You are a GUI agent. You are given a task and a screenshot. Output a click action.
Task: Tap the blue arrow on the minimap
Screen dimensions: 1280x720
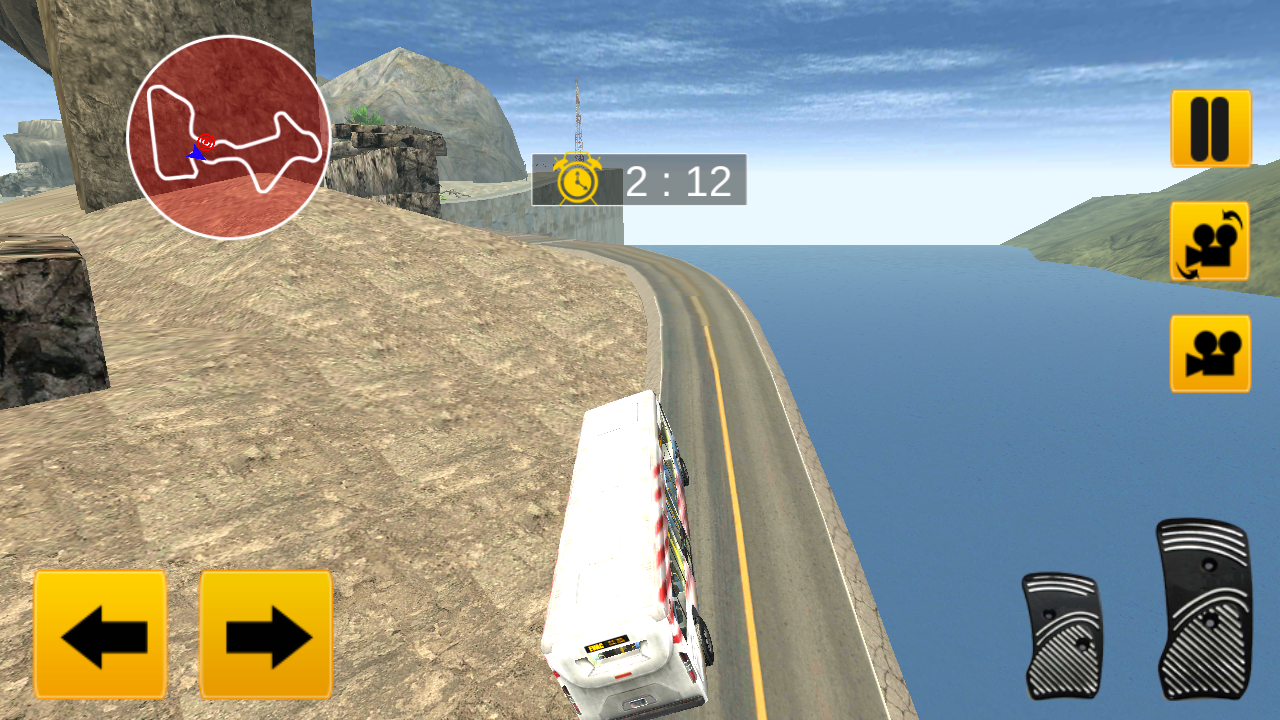tap(198, 153)
